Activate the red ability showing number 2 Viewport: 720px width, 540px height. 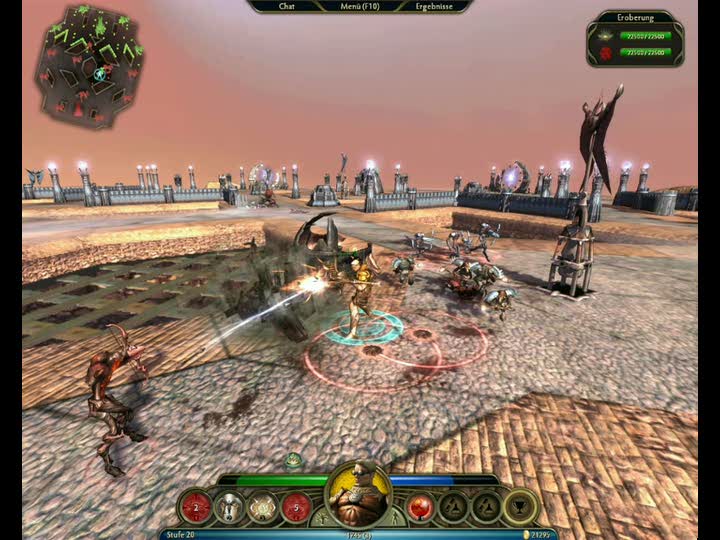click(198, 507)
